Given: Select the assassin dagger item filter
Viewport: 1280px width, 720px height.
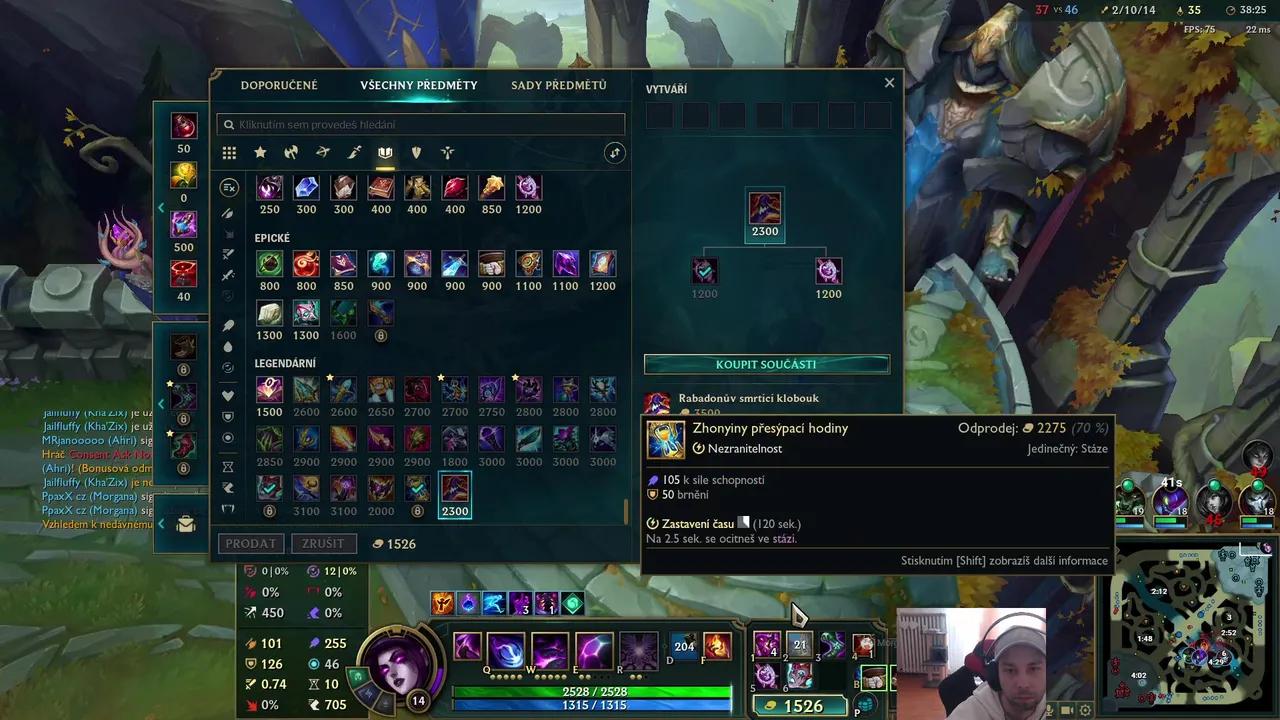Looking at the screenshot, I should click(x=354, y=152).
